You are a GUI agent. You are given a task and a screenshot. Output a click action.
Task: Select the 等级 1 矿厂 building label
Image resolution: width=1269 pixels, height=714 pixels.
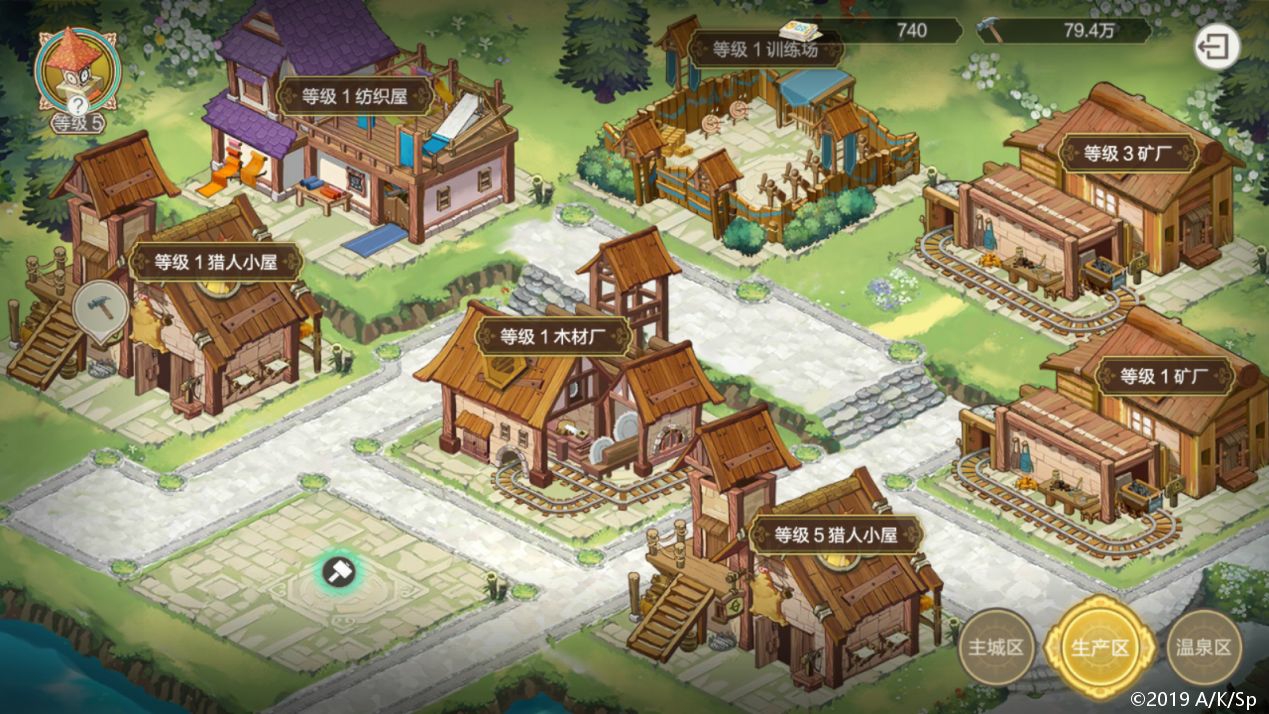pos(1165,377)
